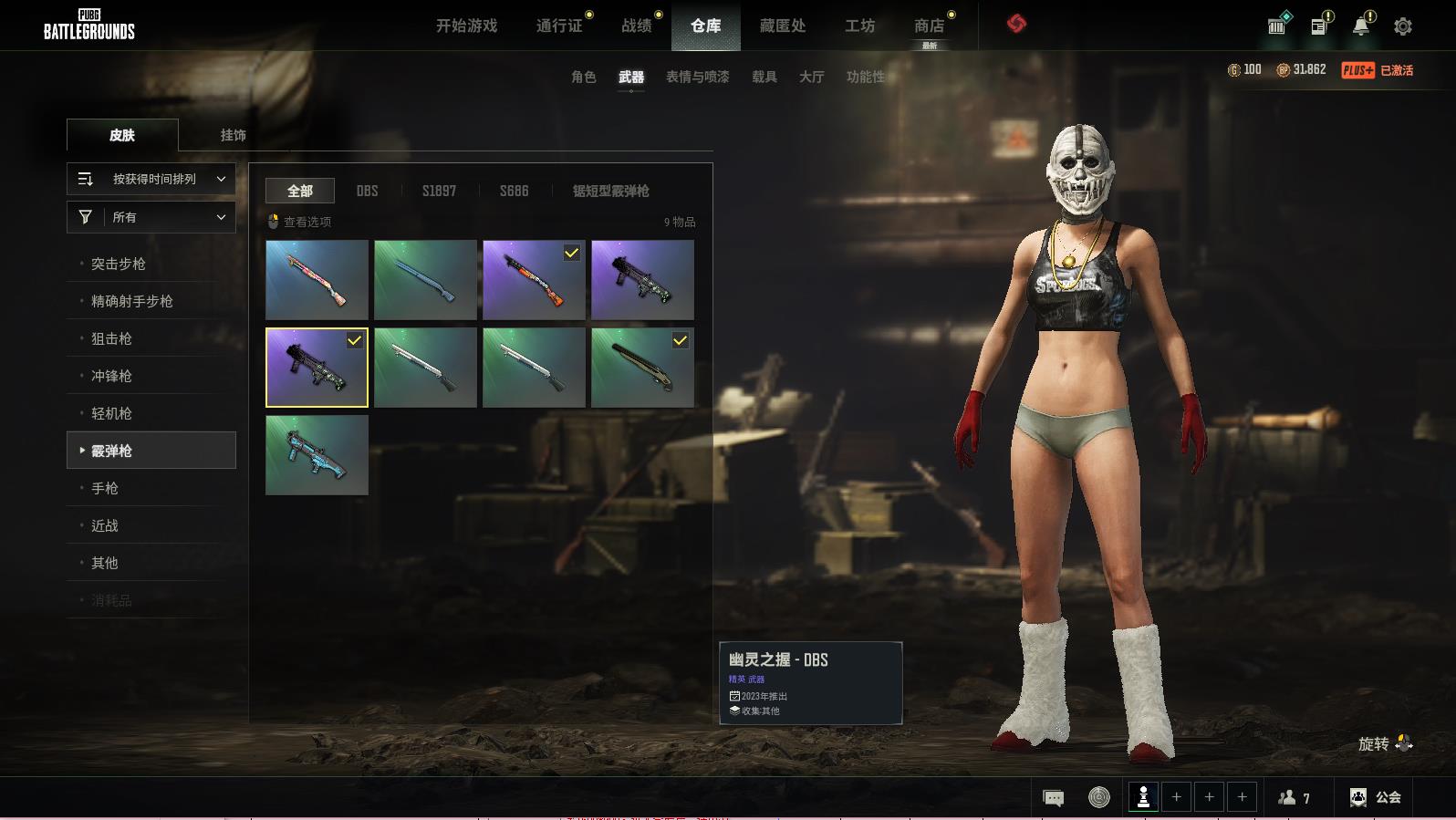Select the 手枪 pistol category

pyautogui.click(x=105, y=488)
